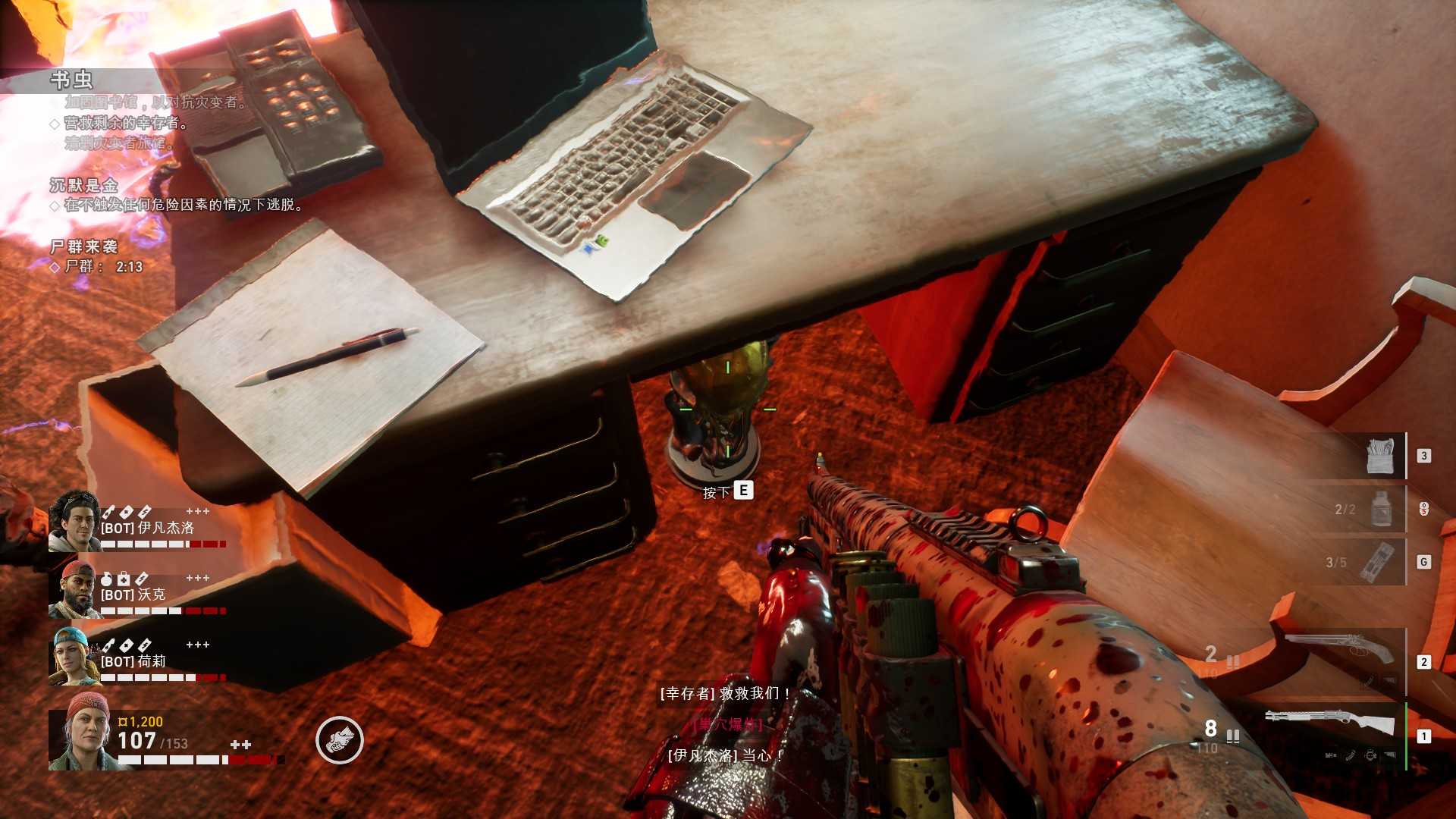1456x819 pixels.
Task: View the 沉默是金 secondary objective
Action: [84, 186]
